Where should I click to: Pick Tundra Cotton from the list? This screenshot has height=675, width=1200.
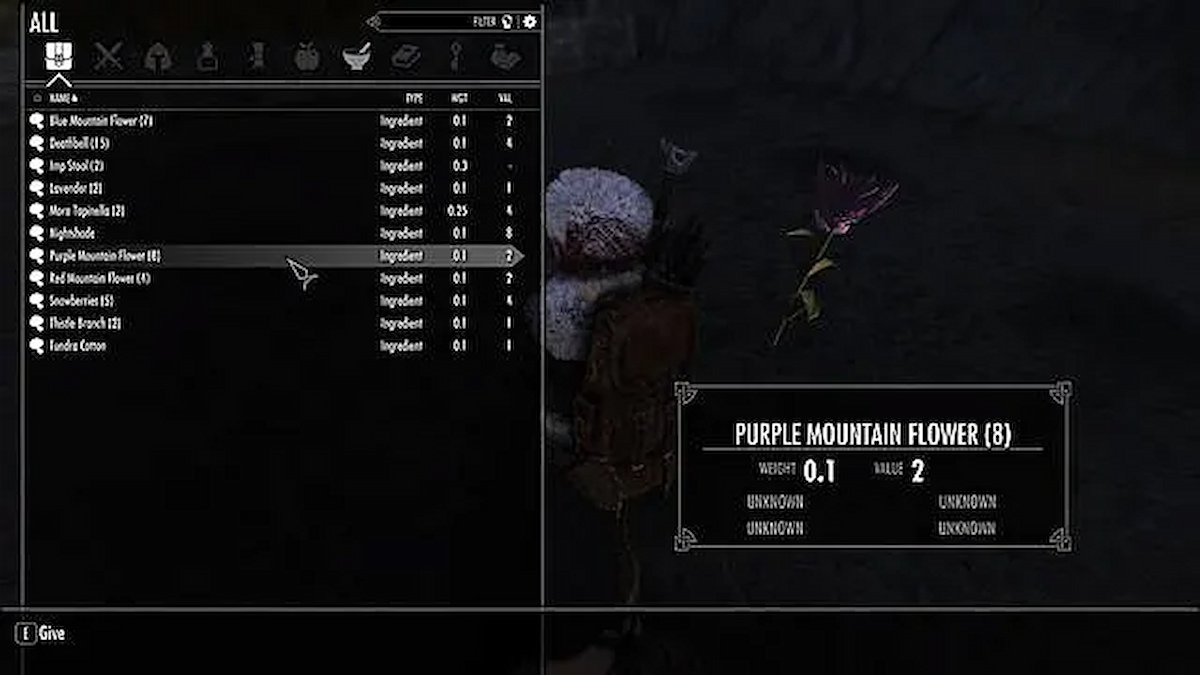[77, 346]
